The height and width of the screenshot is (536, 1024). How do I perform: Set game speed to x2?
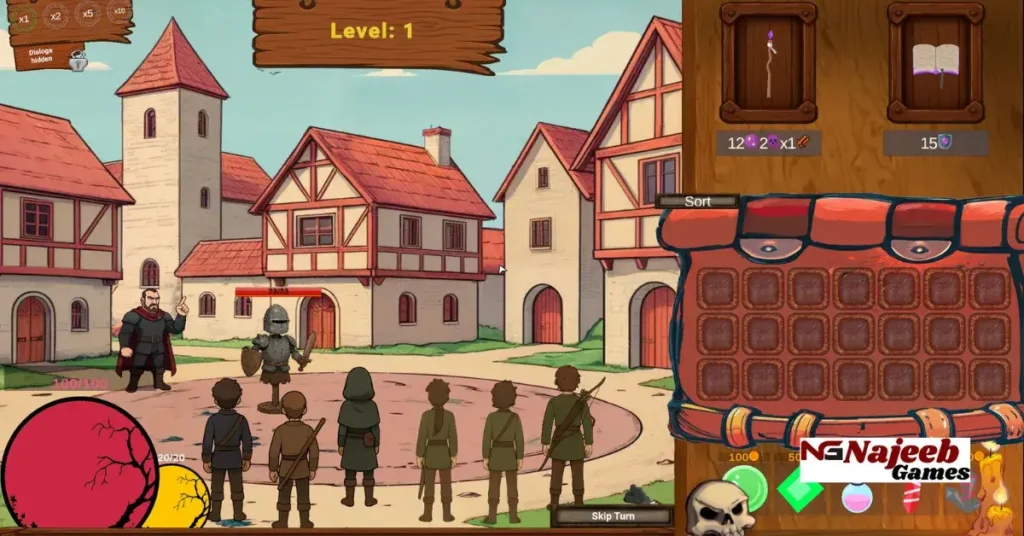(x=56, y=15)
